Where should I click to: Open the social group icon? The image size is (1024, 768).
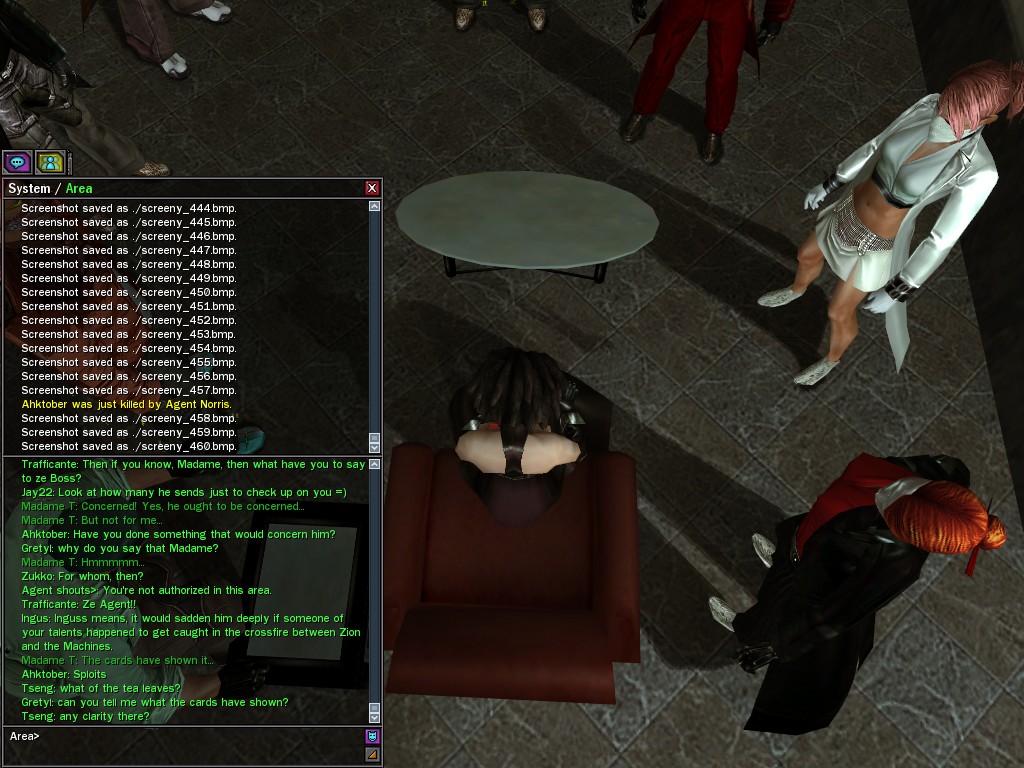coord(50,162)
